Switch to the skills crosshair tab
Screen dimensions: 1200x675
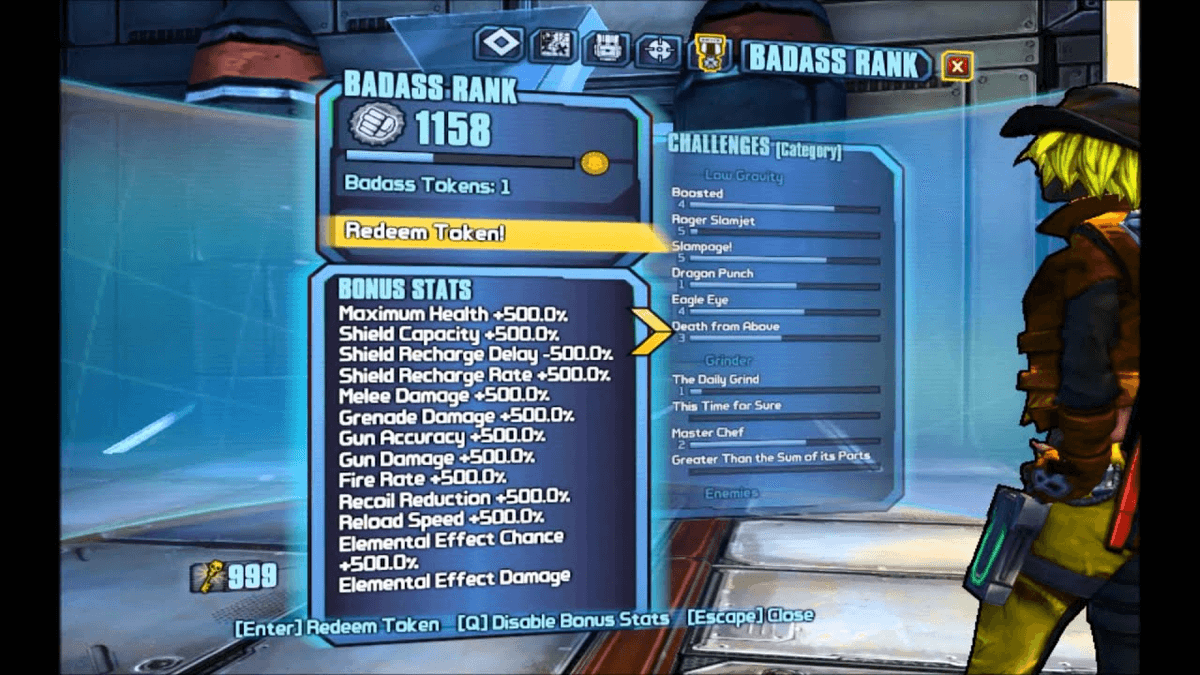pos(658,50)
